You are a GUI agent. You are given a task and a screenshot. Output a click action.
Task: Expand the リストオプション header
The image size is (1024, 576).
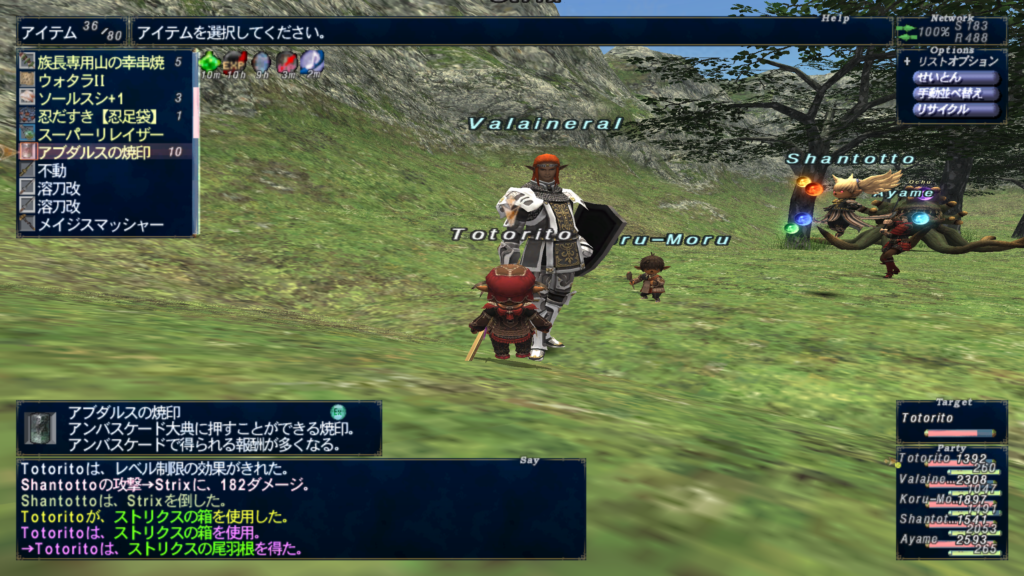click(x=956, y=61)
